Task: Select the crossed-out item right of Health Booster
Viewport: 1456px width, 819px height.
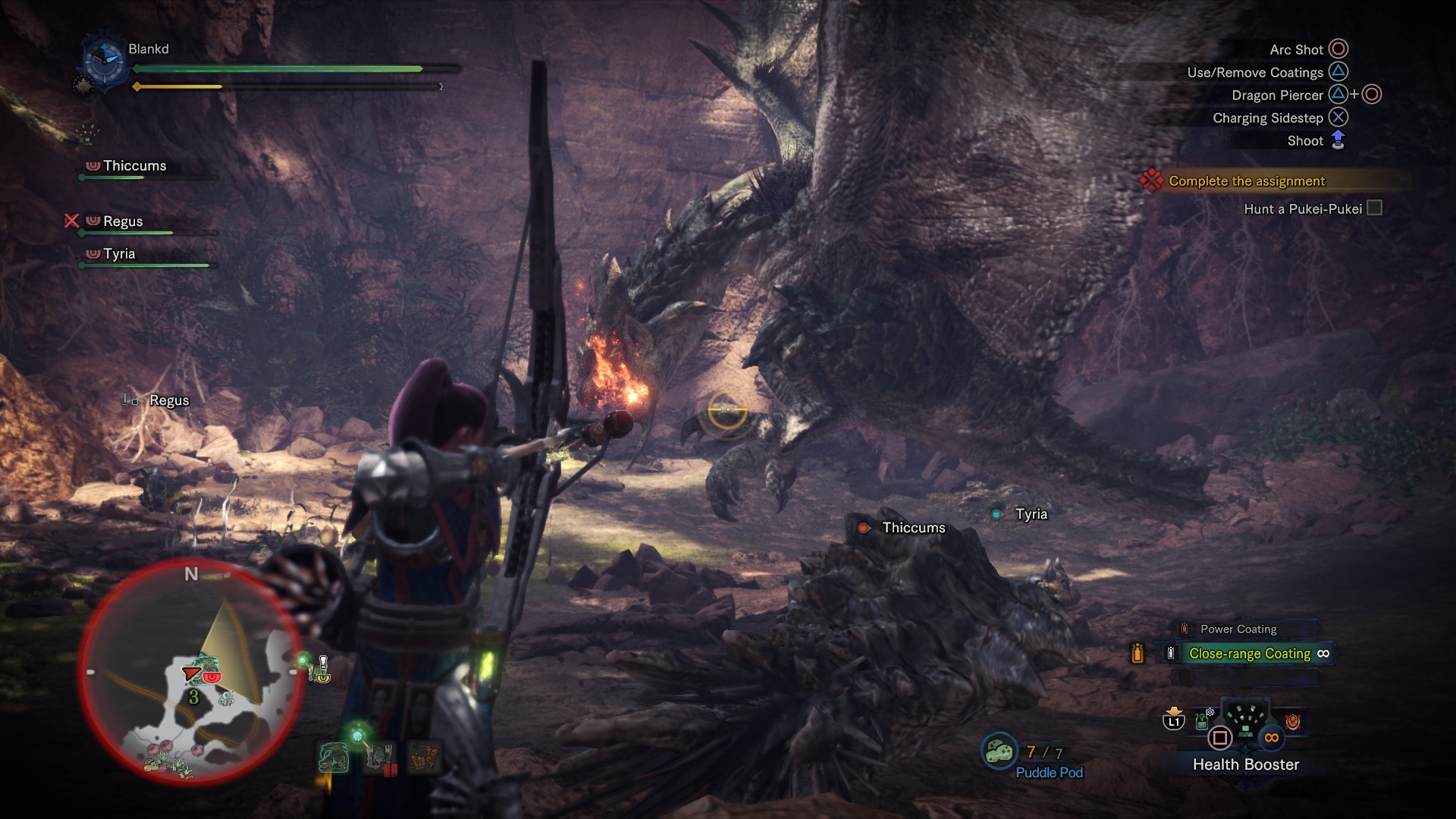Action: point(1293,720)
